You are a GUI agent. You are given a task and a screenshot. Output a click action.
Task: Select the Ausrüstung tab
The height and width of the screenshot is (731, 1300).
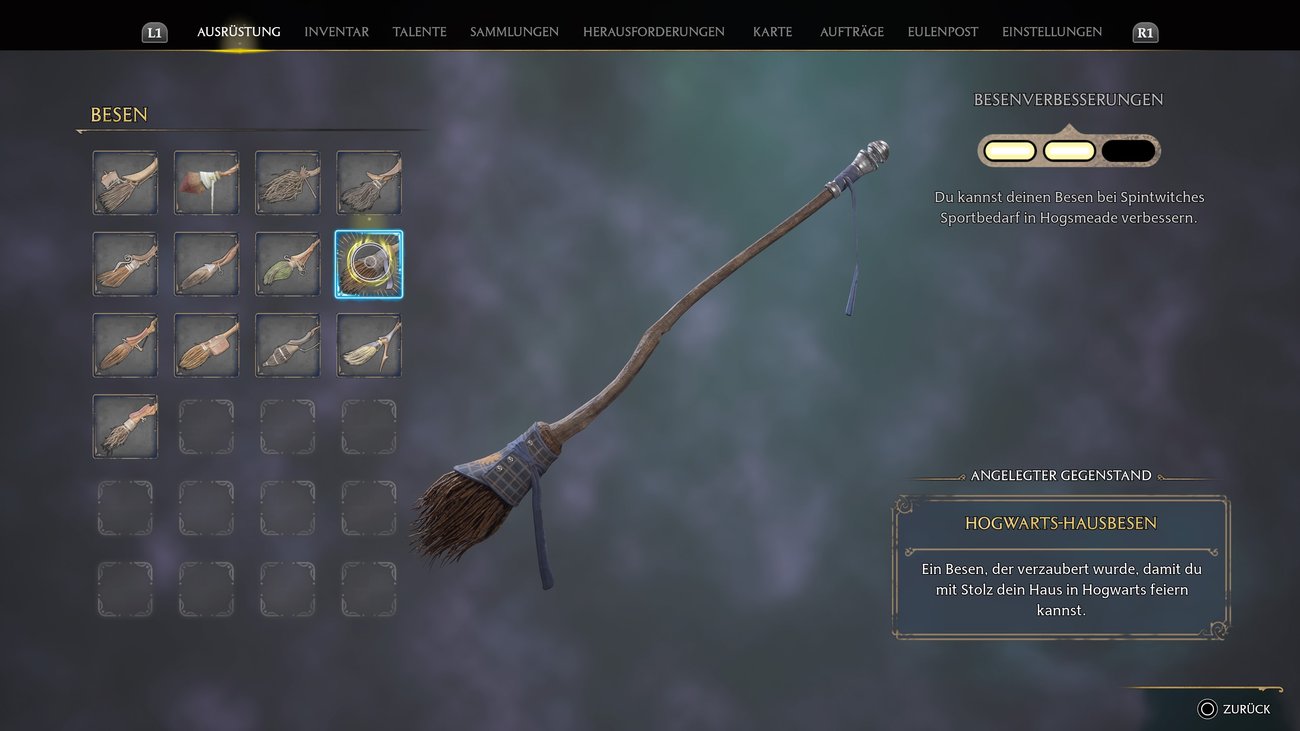238,32
